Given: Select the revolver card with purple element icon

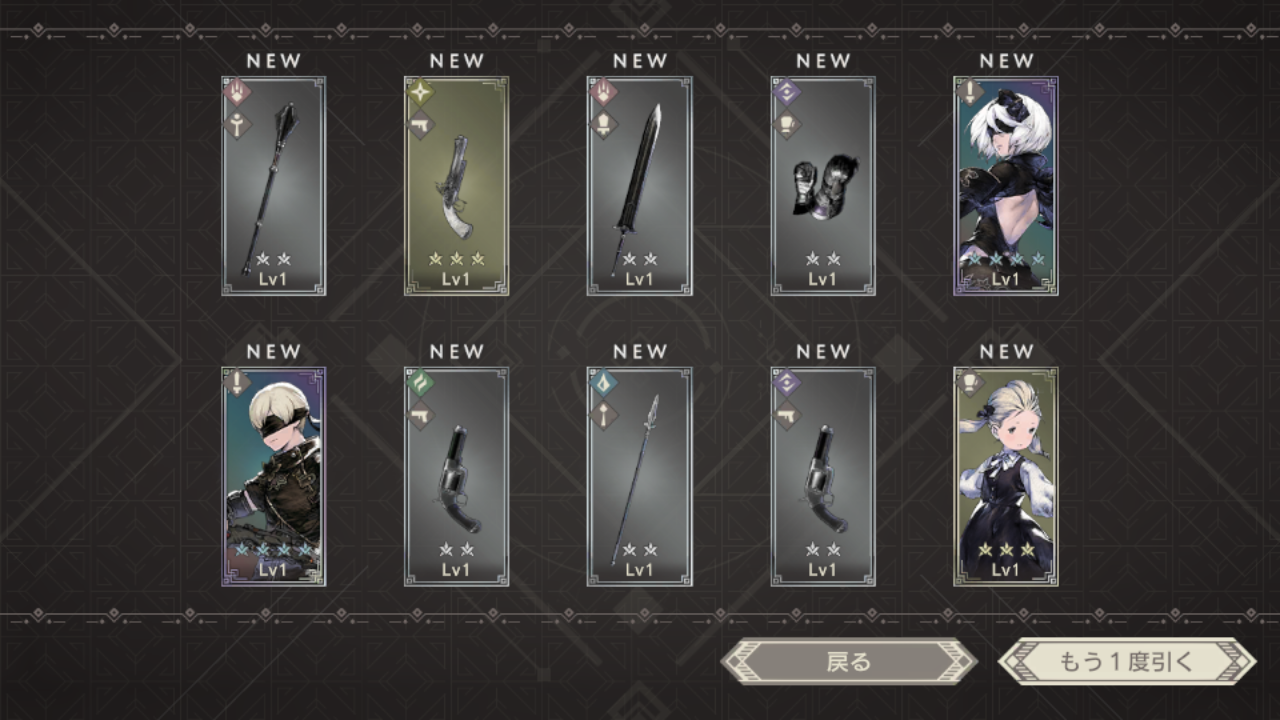Looking at the screenshot, I should [822, 476].
